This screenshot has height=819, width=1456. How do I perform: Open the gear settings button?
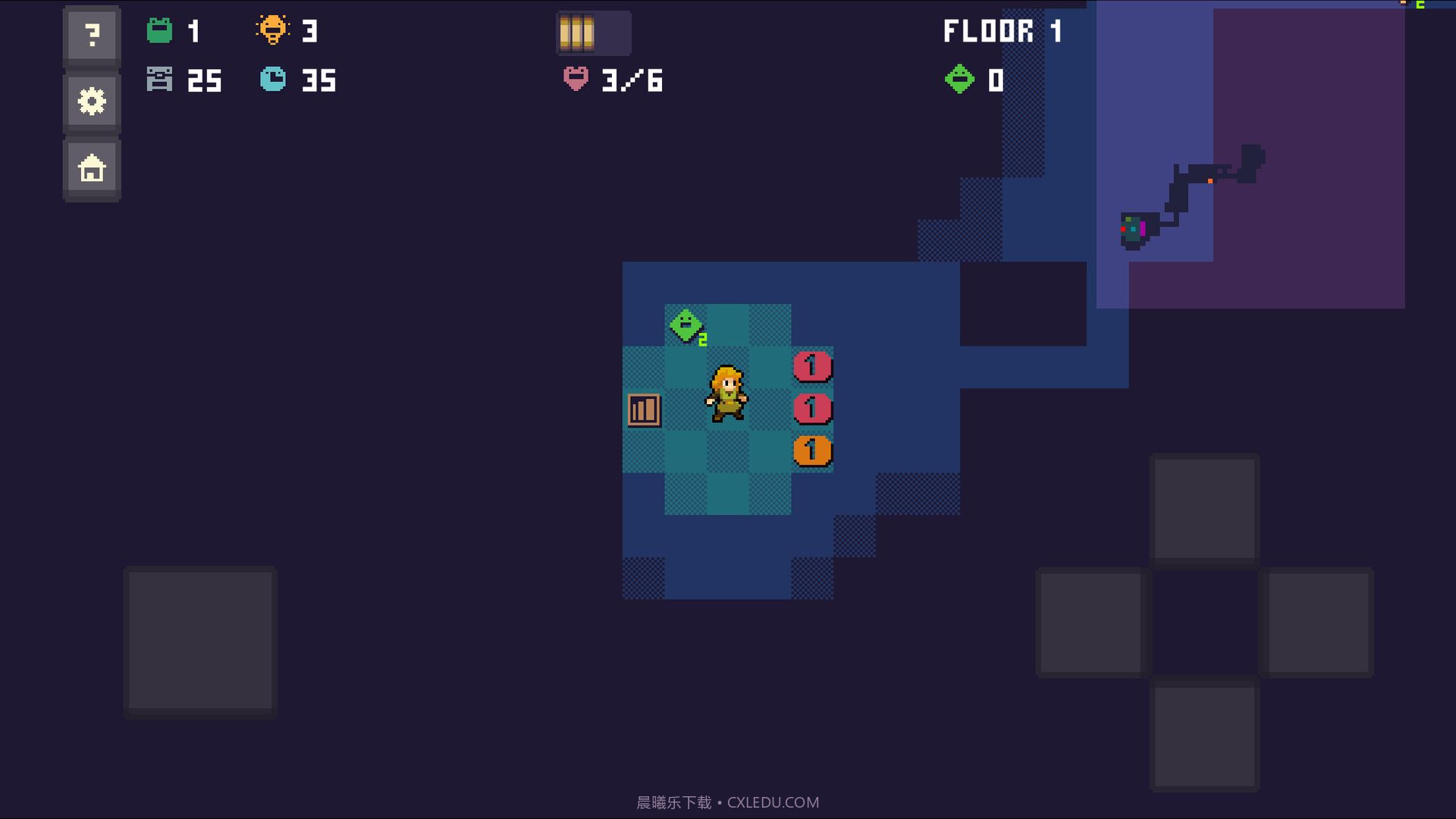pos(92,102)
